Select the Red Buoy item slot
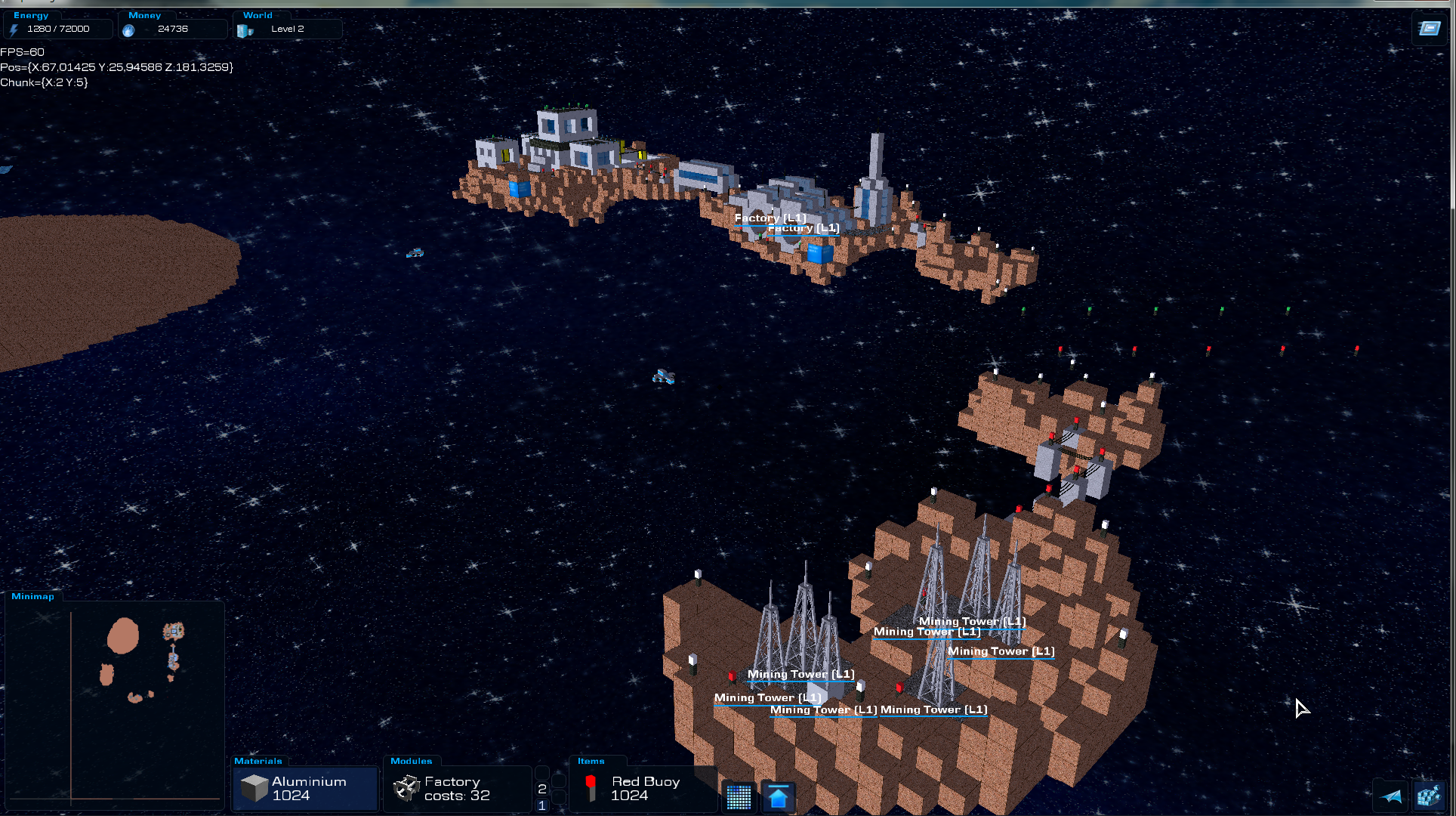Viewport: 1456px width, 816px height. (643, 789)
